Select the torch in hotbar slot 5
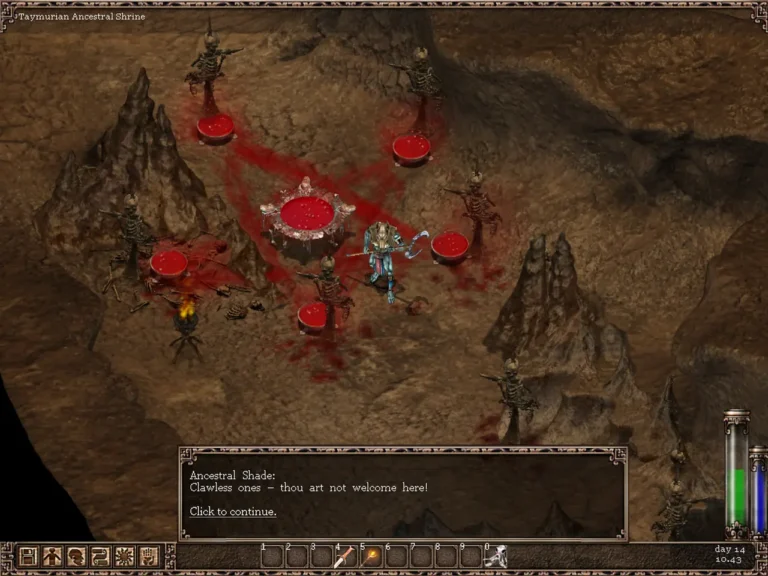Image resolution: width=768 pixels, height=576 pixels. tap(370, 557)
